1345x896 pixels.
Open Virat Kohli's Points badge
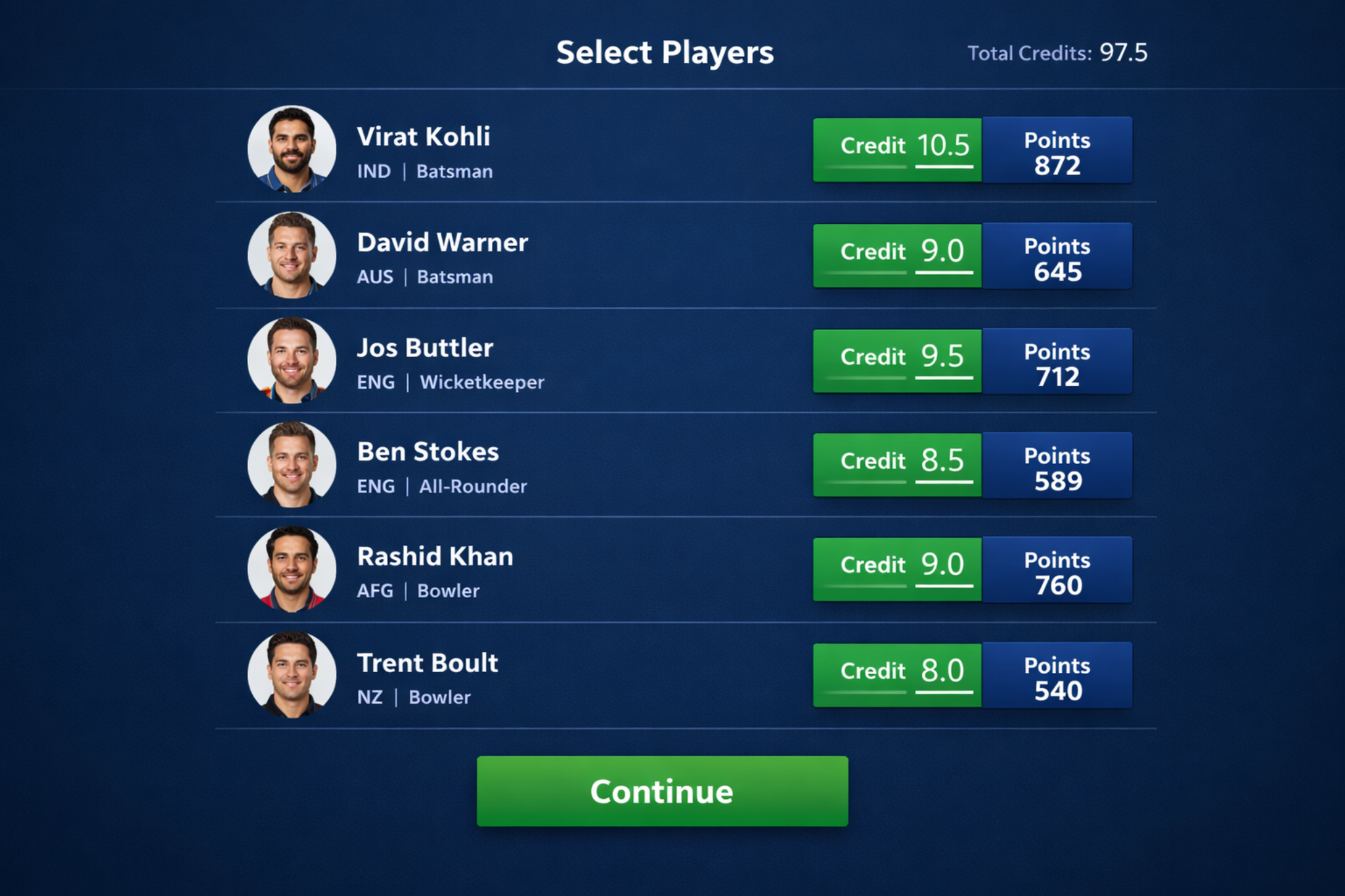point(1059,150)
